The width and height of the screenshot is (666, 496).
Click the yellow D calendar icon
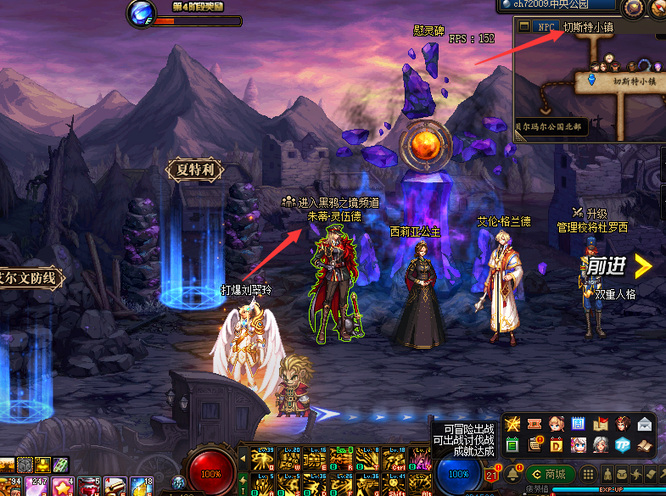click(556, 445)
